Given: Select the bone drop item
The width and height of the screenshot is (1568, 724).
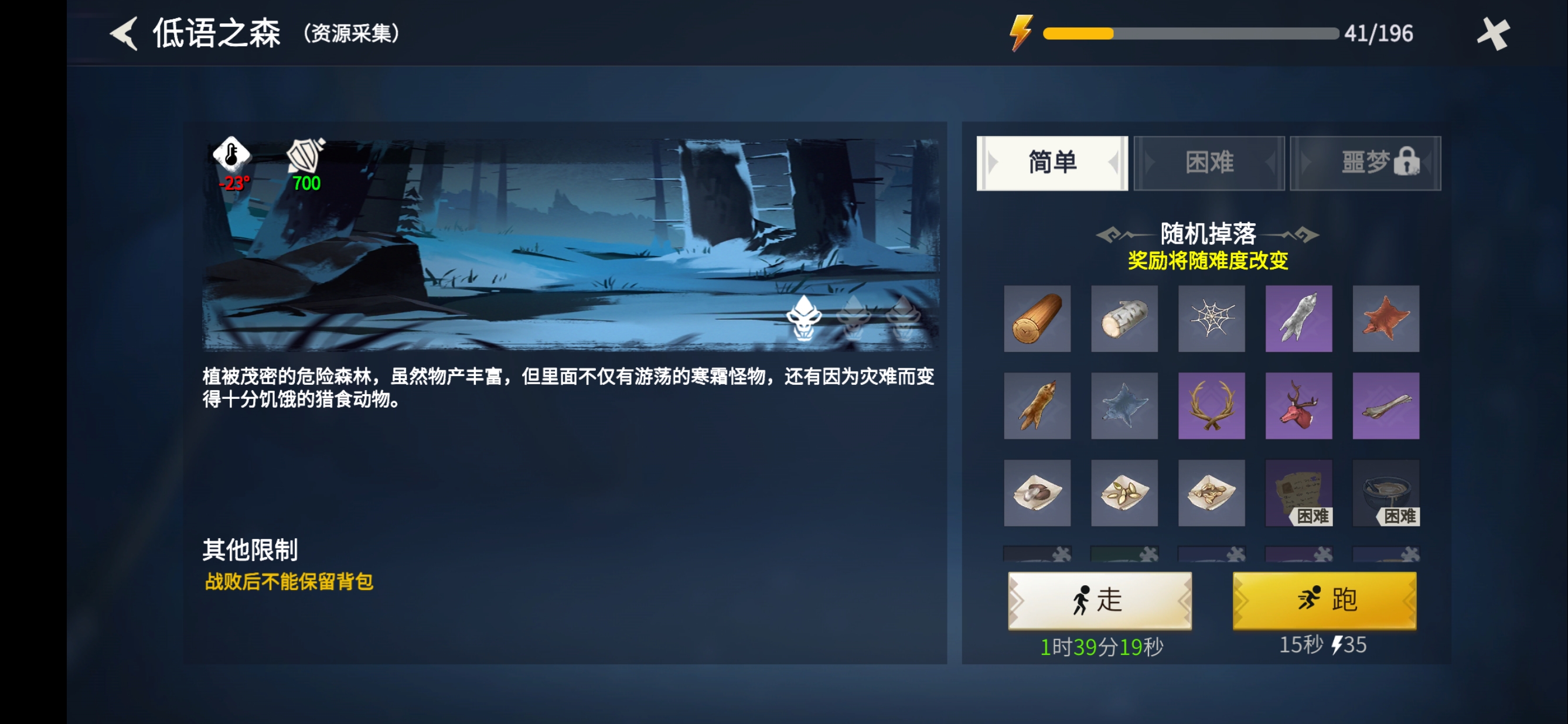Looking at the screenshot, I should click(x=1385, y=405).
